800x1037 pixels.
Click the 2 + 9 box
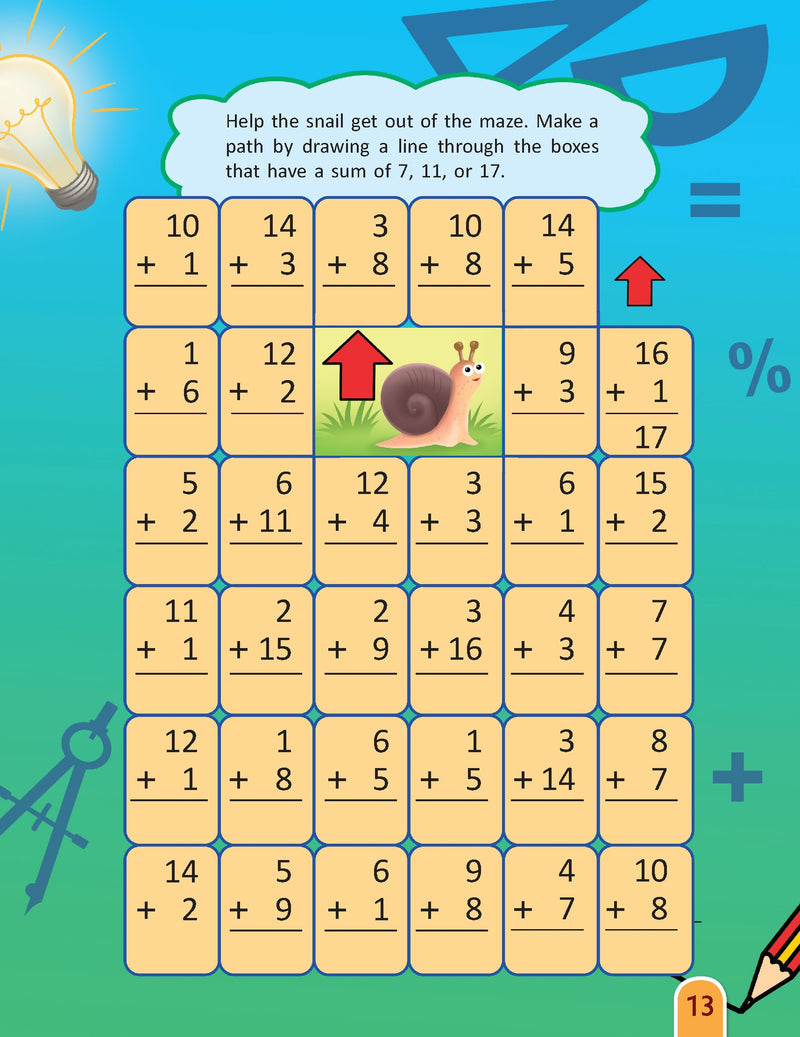point(361,649)
